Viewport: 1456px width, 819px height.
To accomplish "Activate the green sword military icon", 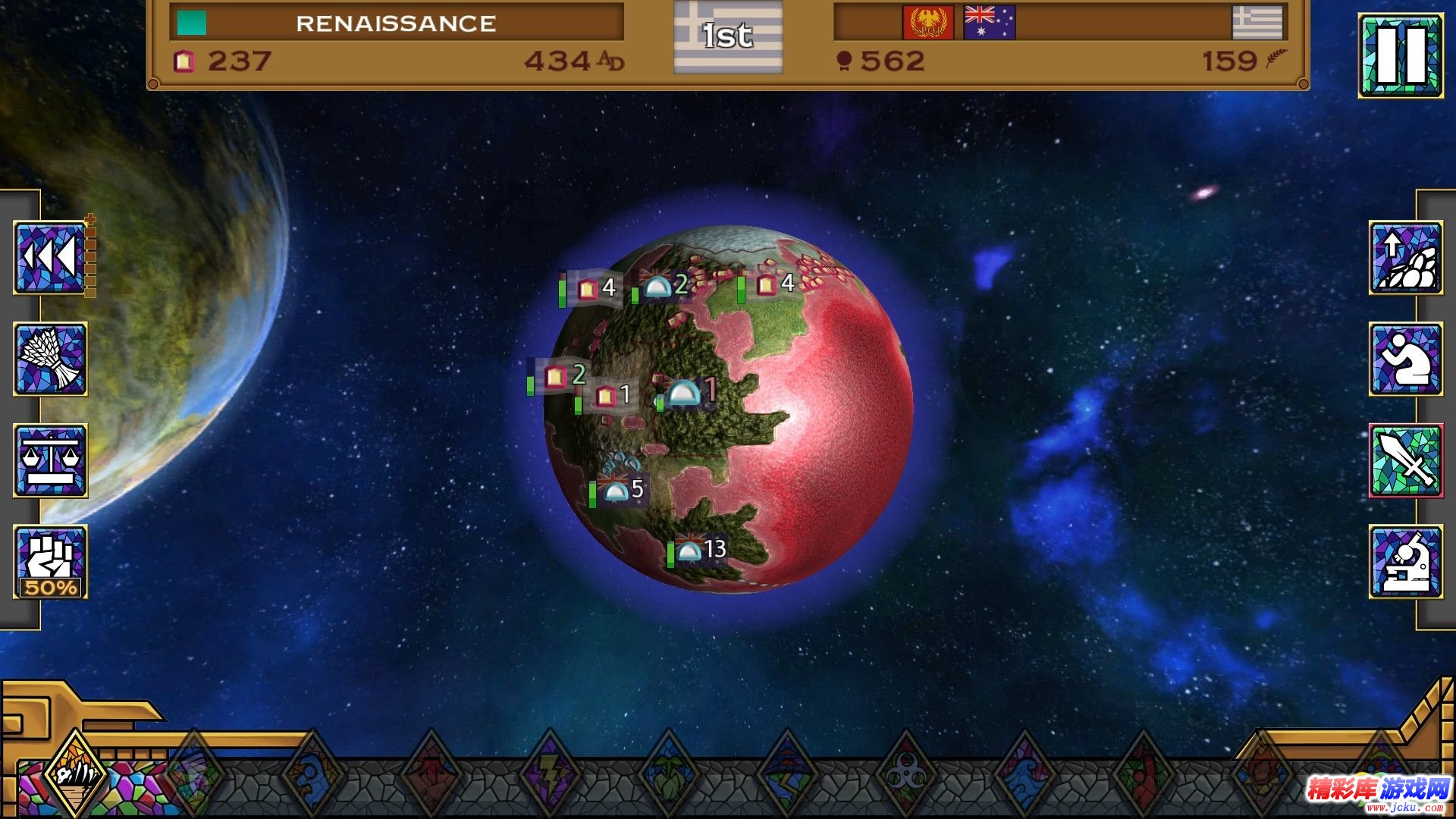I will click(x=1405, y=460).
